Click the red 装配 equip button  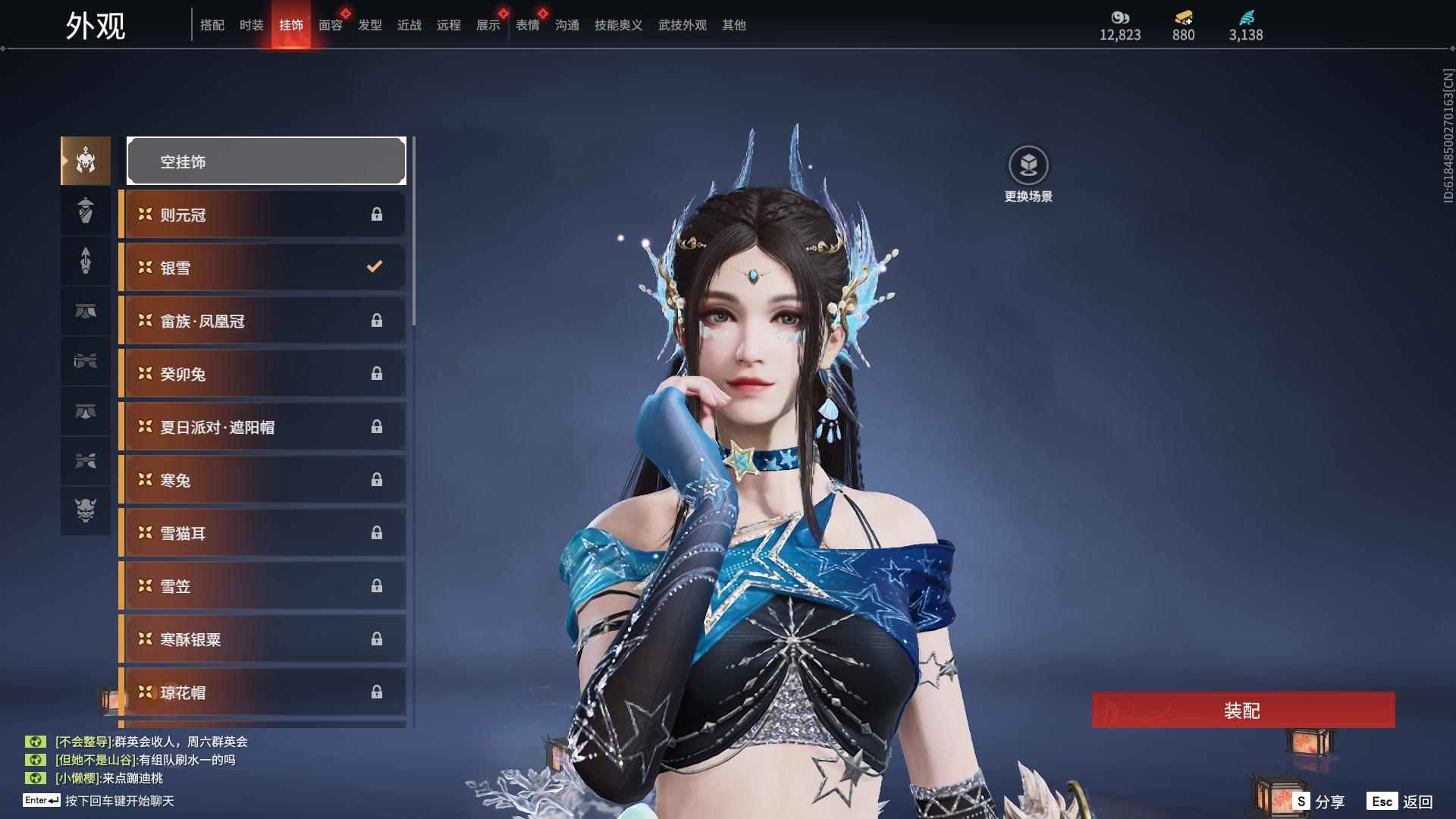pyautogui.click(x=1243, y=711)
